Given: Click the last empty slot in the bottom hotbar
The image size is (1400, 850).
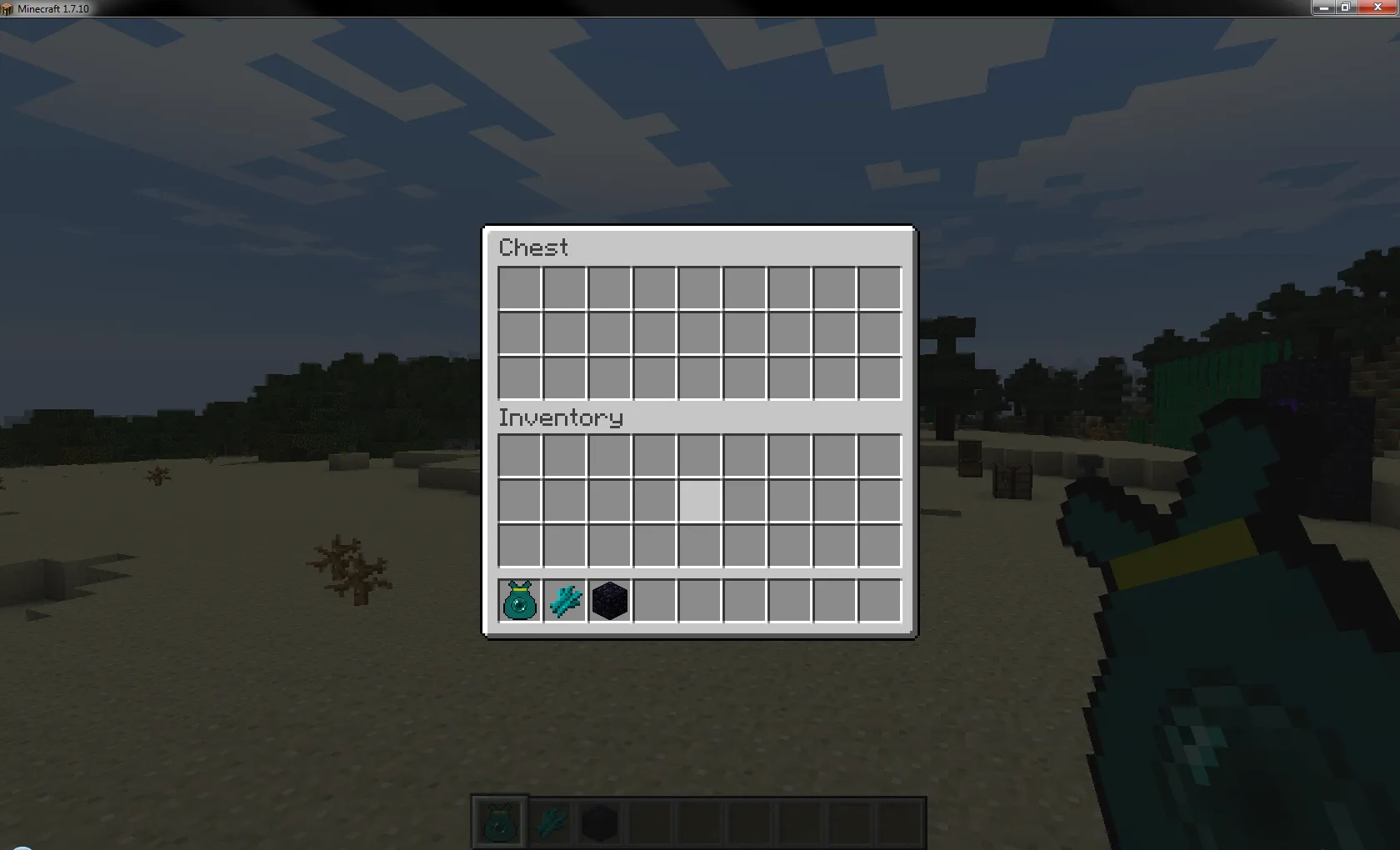Looking at the screenshot, I should (x=900, y=822).
